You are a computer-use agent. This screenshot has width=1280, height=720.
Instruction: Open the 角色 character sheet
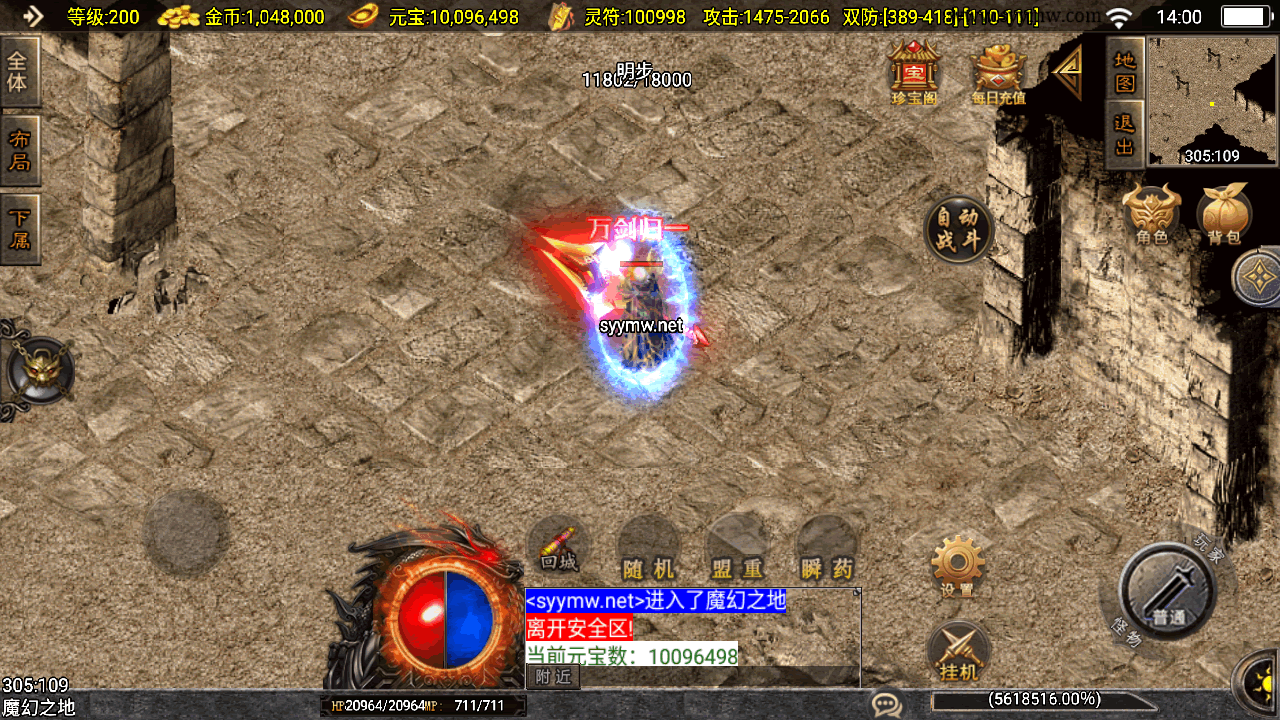point(1151,215)
